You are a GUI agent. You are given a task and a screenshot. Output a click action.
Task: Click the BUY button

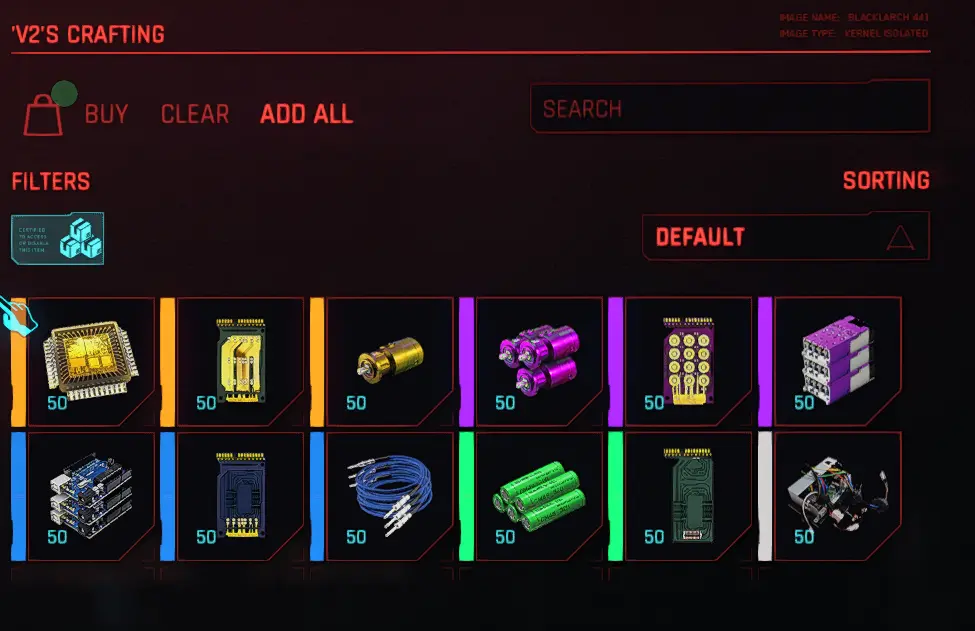tap(106, 114)
